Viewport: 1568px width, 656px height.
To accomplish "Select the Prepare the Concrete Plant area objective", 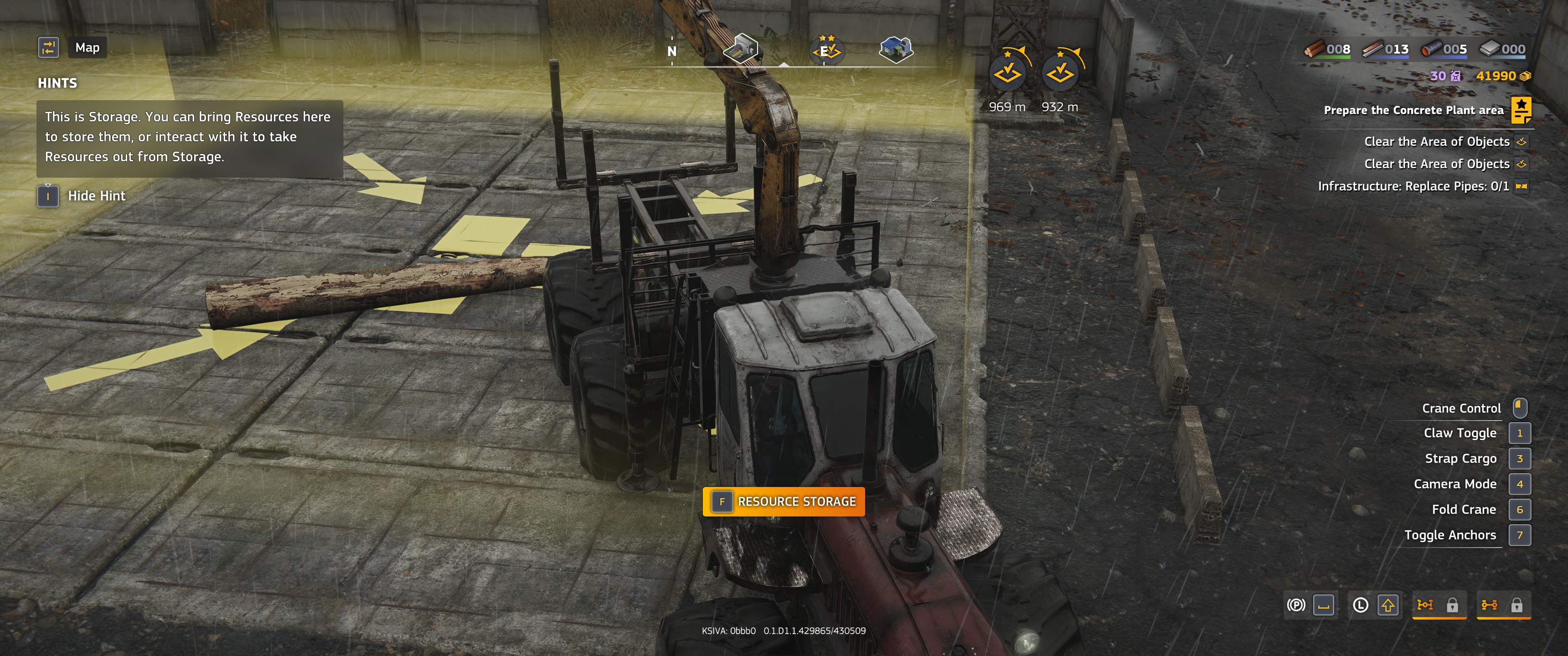I will click(1413, 110).
